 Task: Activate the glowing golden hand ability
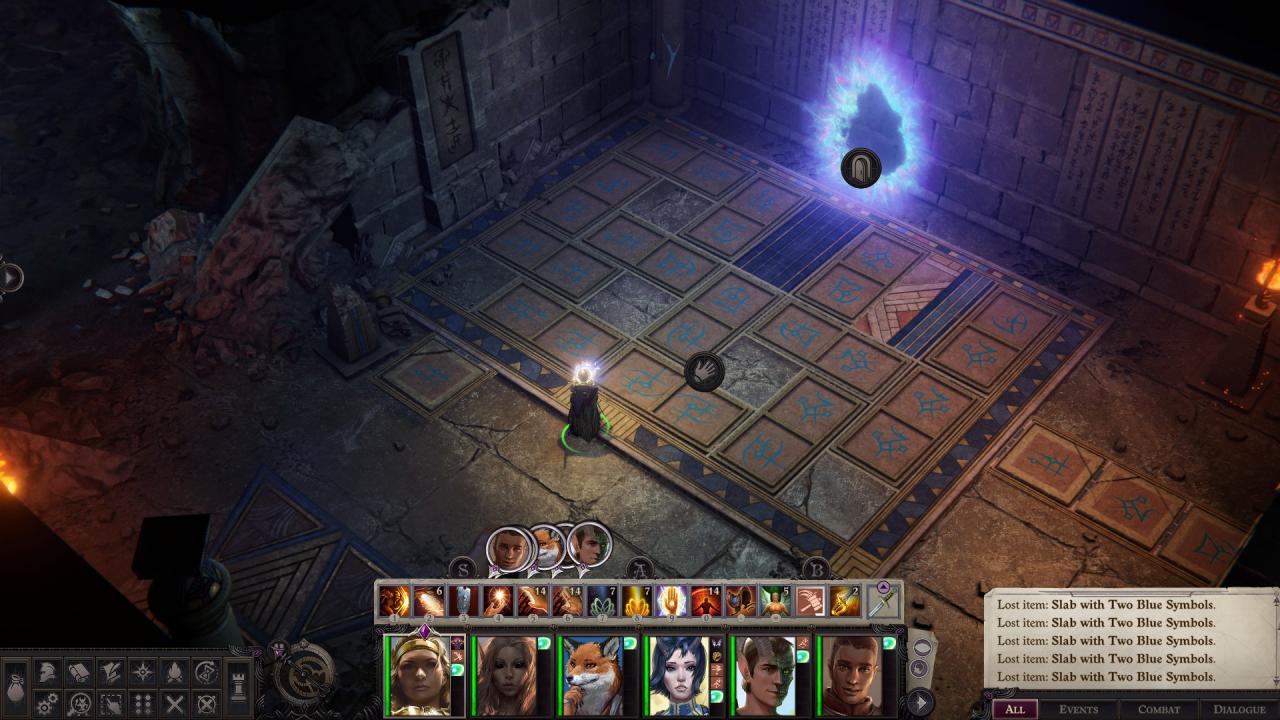pos(670,601)
